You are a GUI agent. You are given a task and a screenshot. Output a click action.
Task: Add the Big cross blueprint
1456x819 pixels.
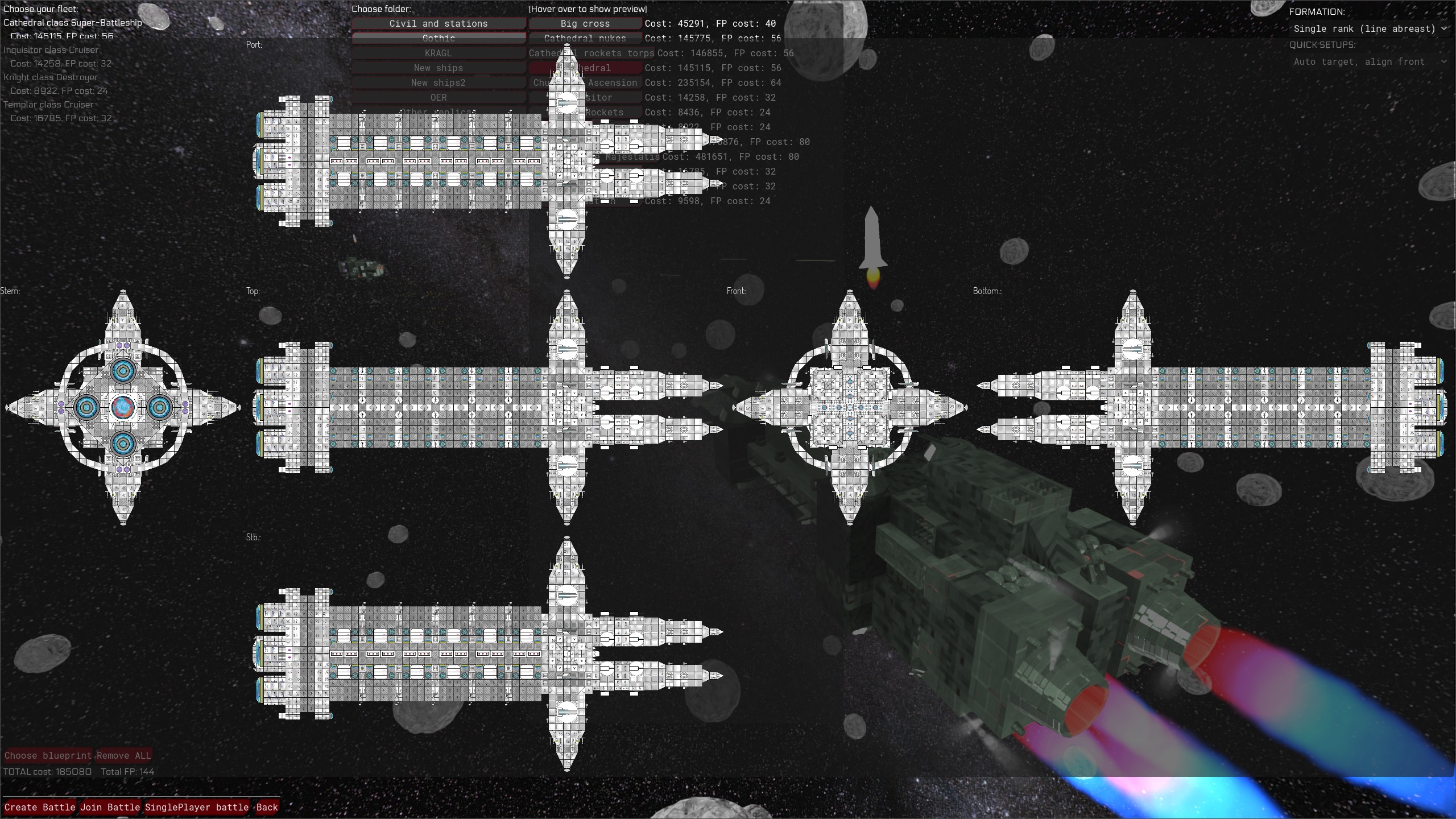click(585, 23)
